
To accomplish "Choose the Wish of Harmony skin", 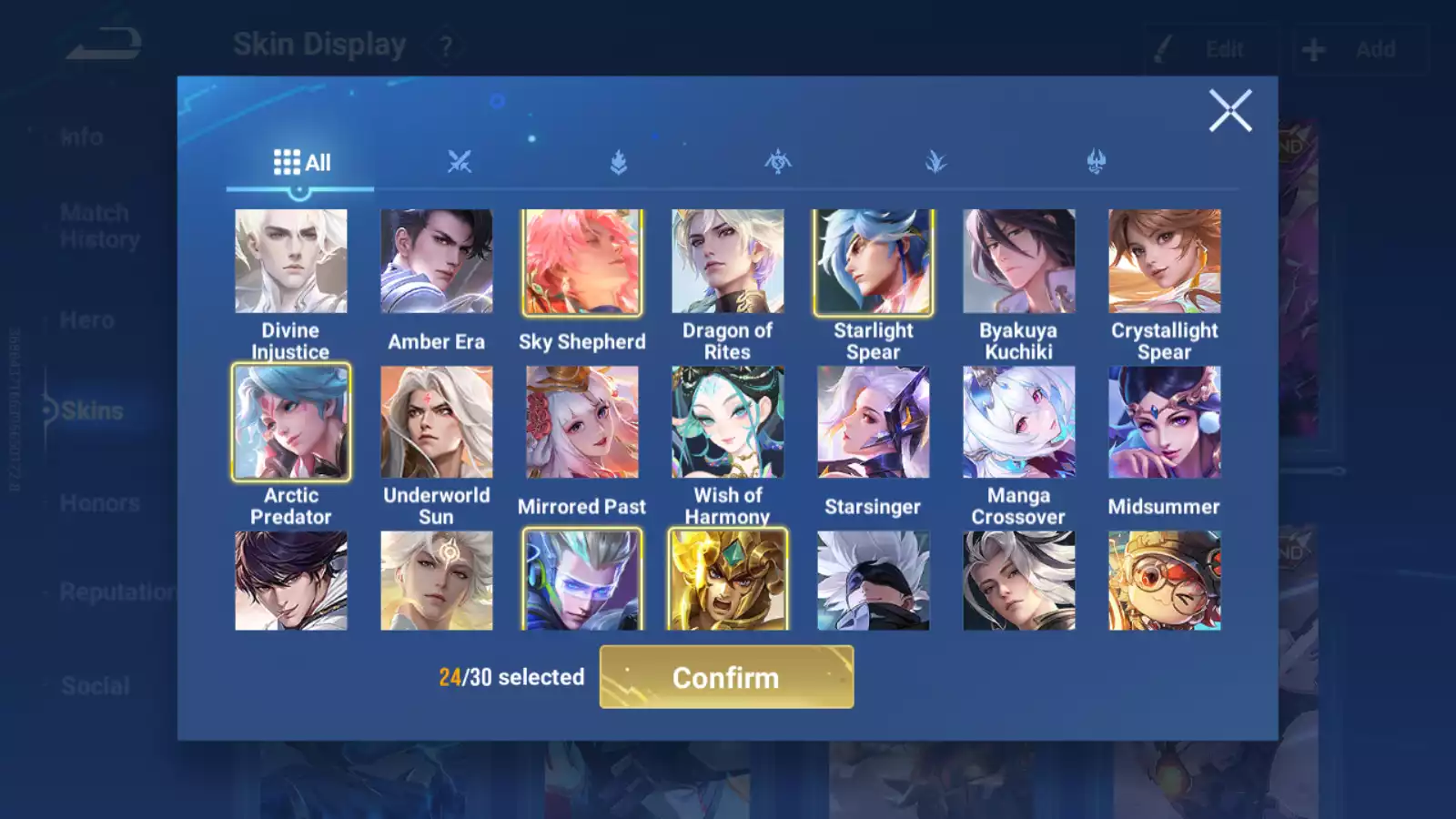I will (728, 422).
